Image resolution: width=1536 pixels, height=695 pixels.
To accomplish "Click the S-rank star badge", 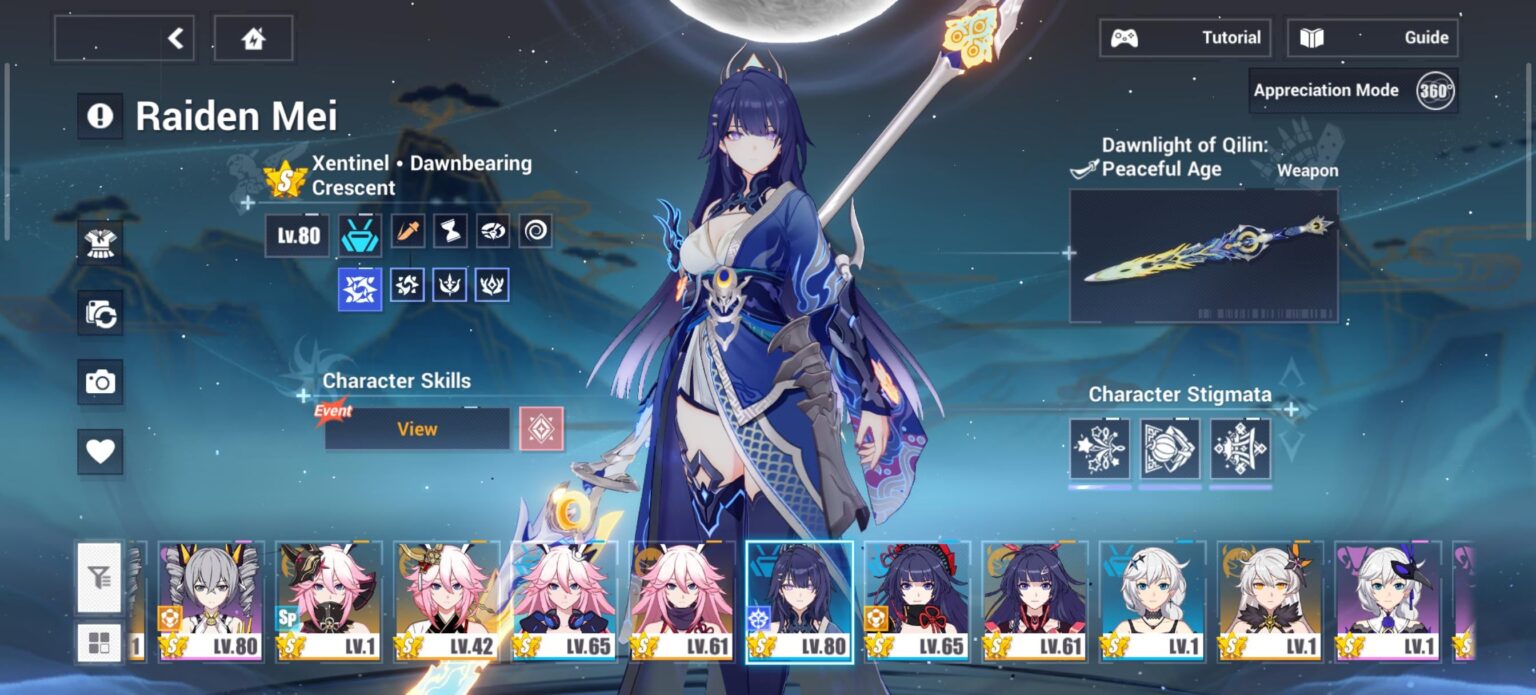I will click(284, 180).
